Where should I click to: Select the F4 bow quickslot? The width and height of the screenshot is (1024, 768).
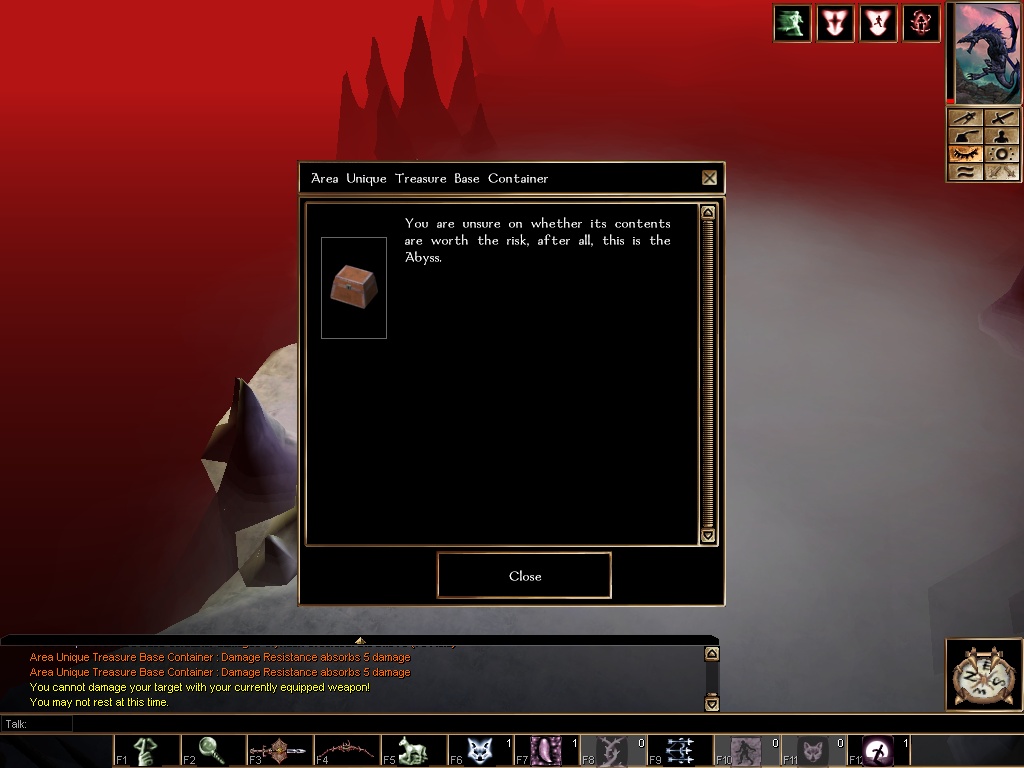coord(347,750)
